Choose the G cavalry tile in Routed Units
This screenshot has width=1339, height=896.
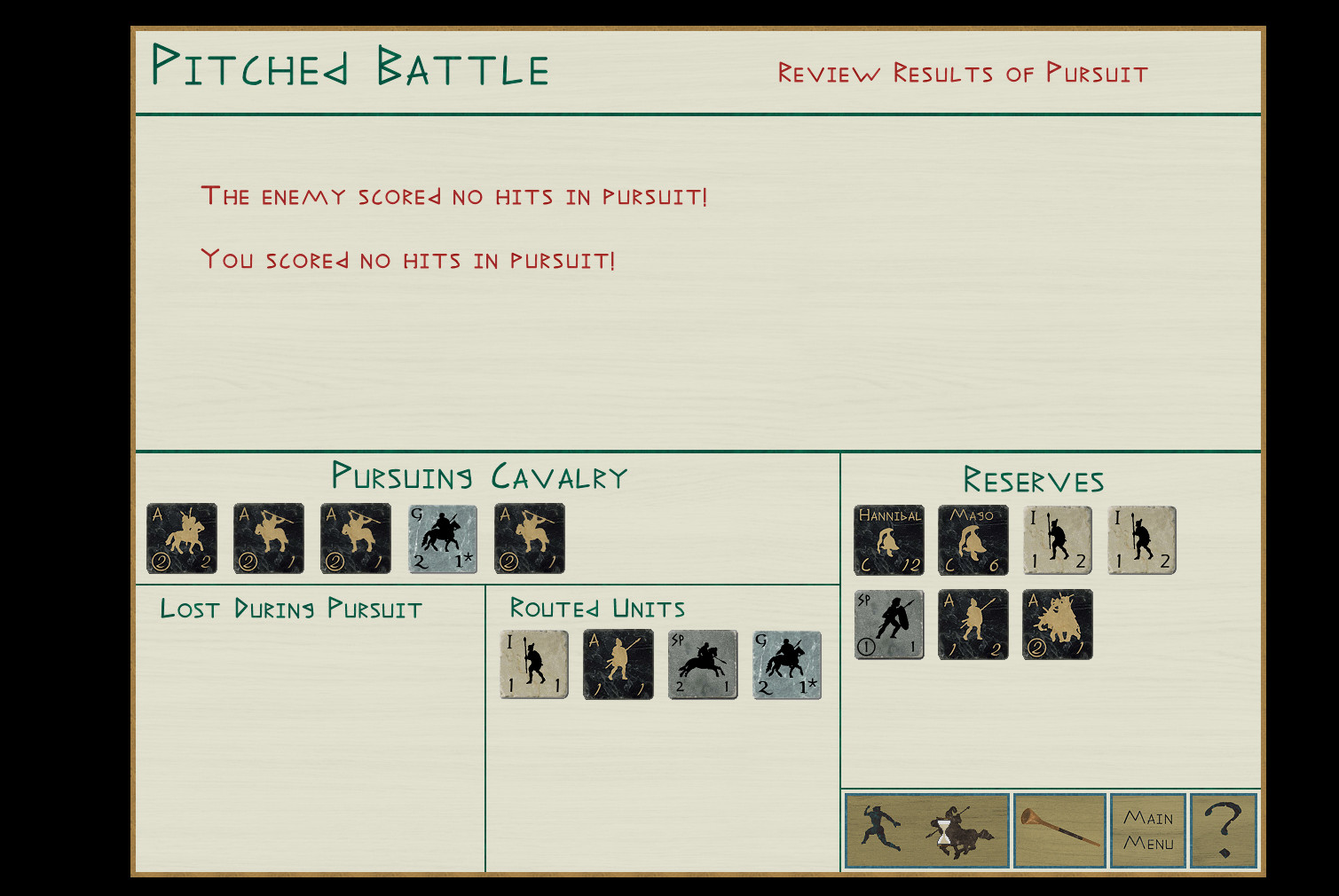(787, 664)
